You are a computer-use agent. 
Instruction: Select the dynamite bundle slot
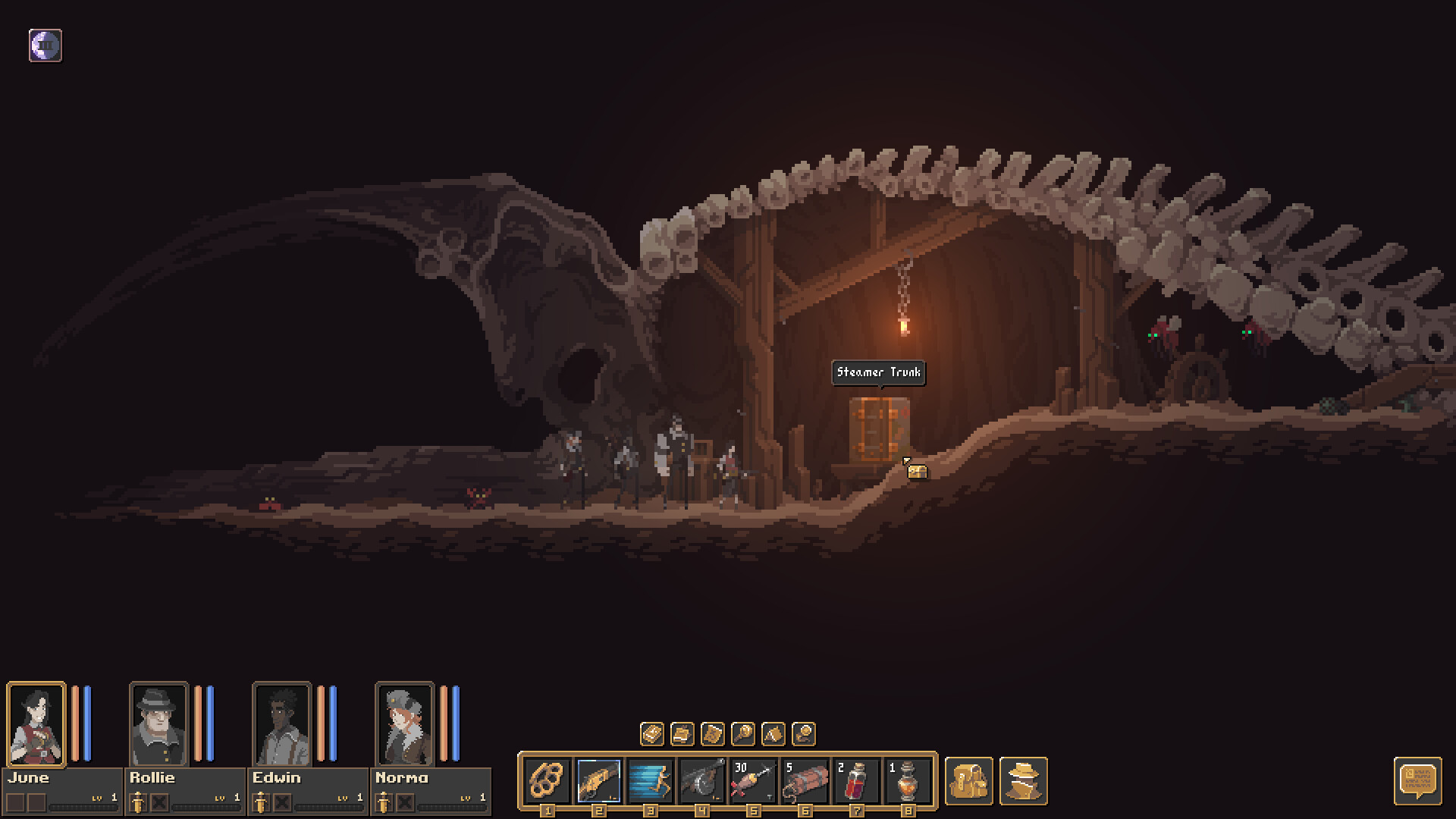805,780
